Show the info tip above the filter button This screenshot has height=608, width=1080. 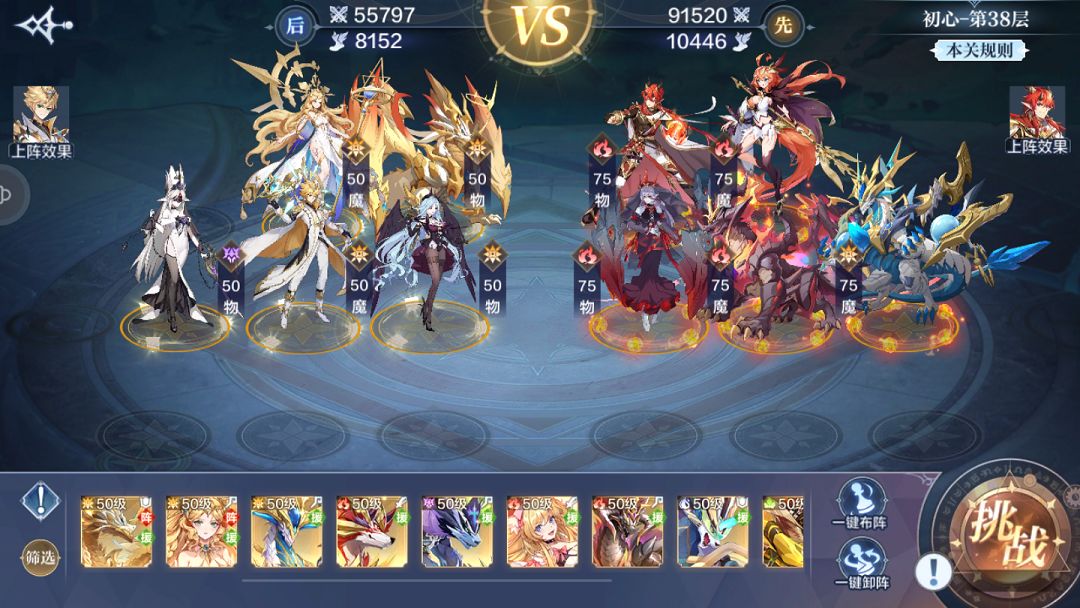pos(41,497)
